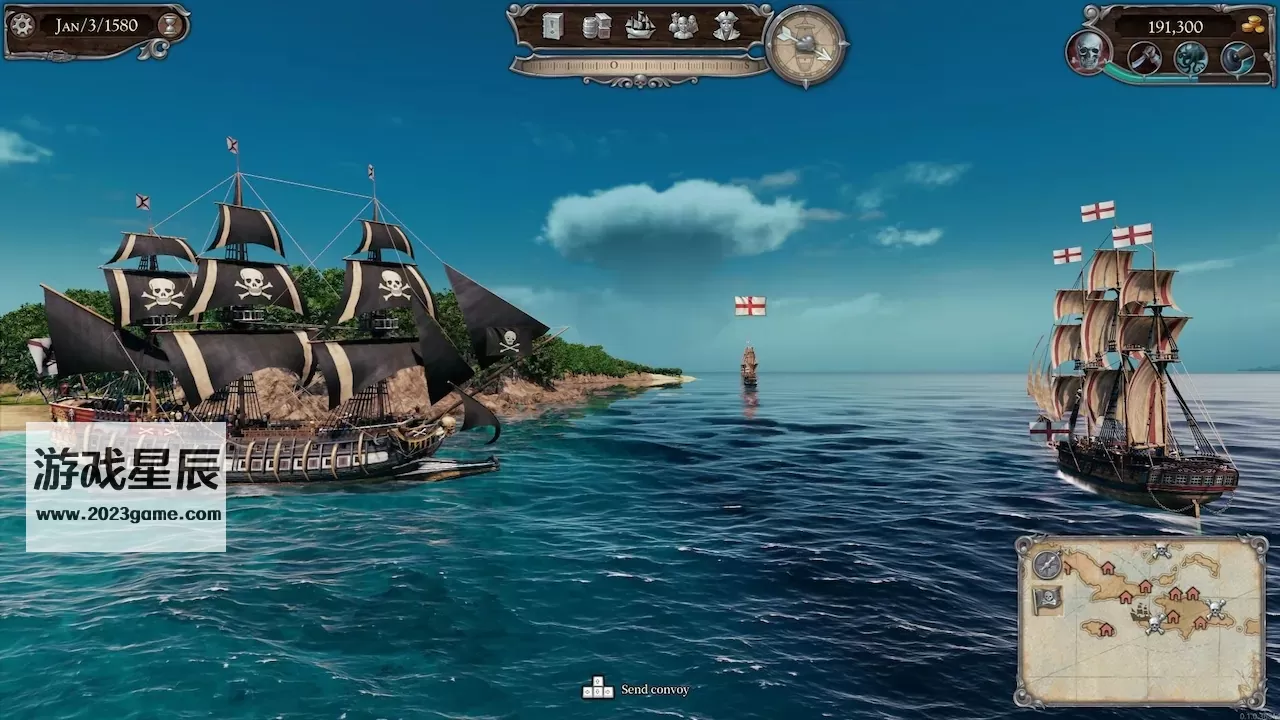Toggle the pirate flag button on minimap

[x=1047, y=600]
